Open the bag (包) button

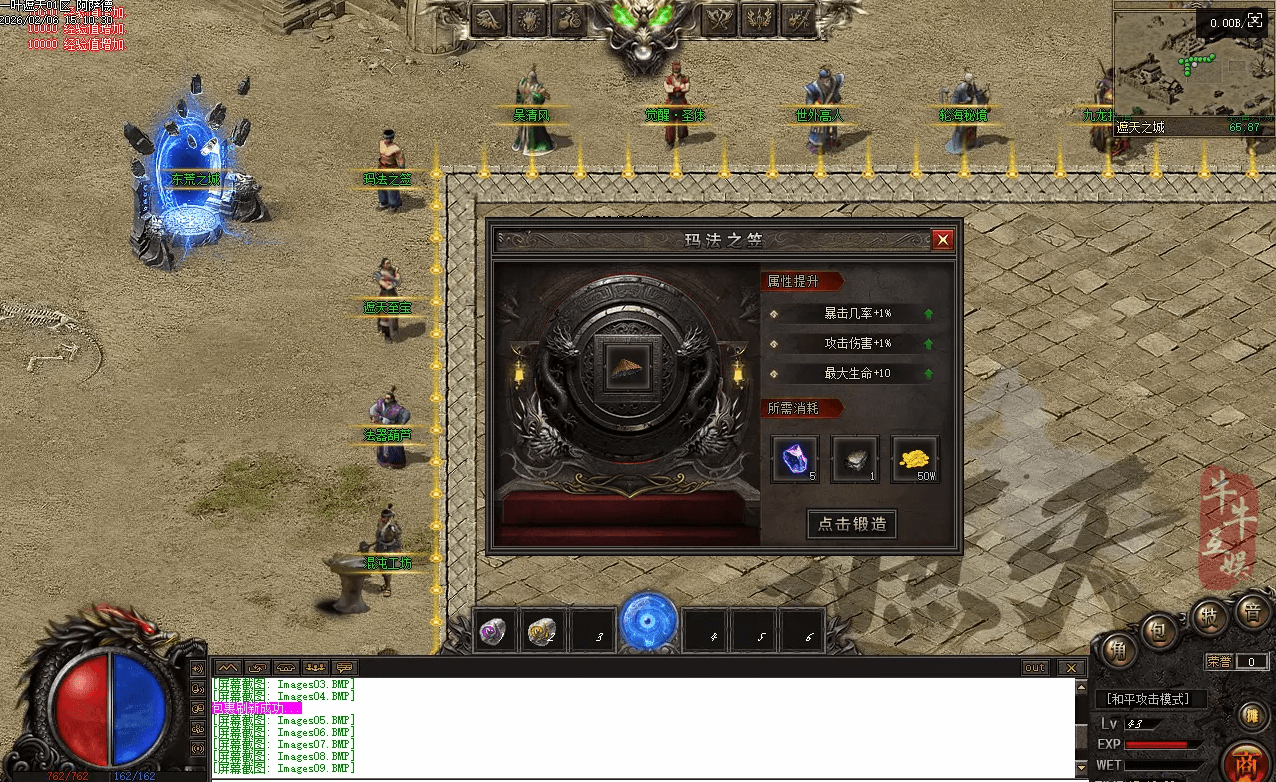(x=1159, y=632)
